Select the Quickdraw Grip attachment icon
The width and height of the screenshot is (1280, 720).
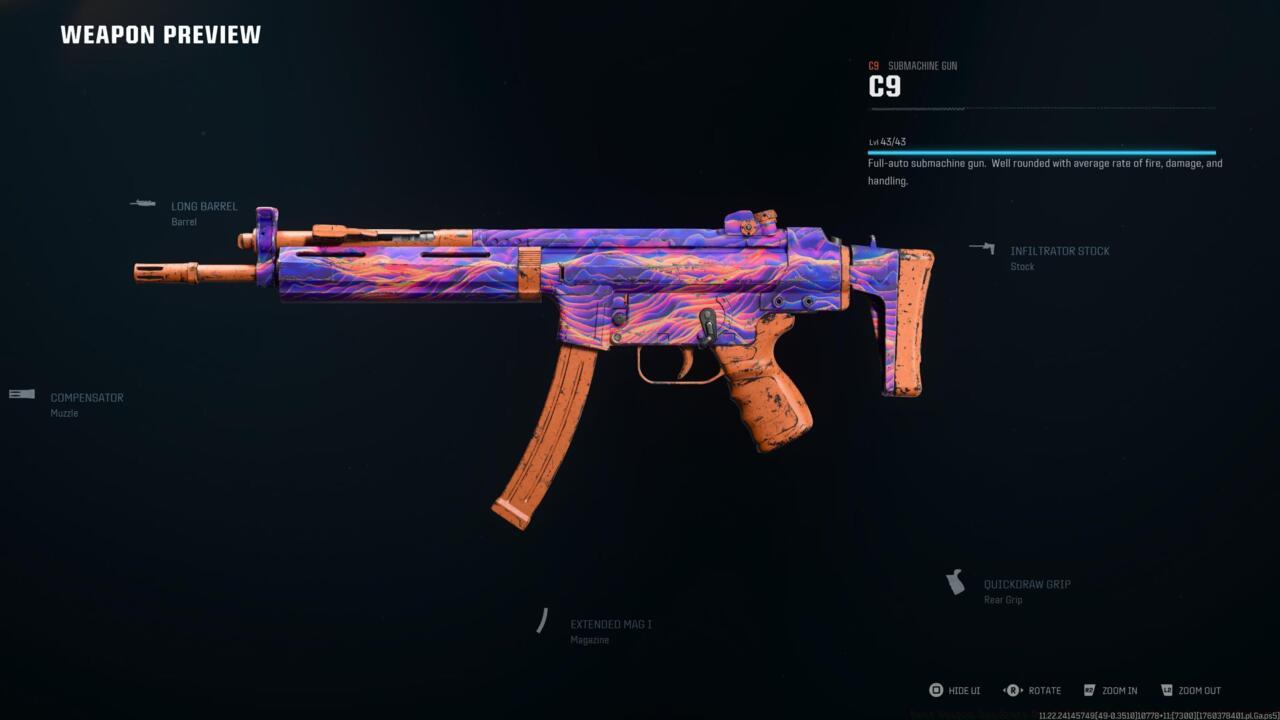point(957,581)
